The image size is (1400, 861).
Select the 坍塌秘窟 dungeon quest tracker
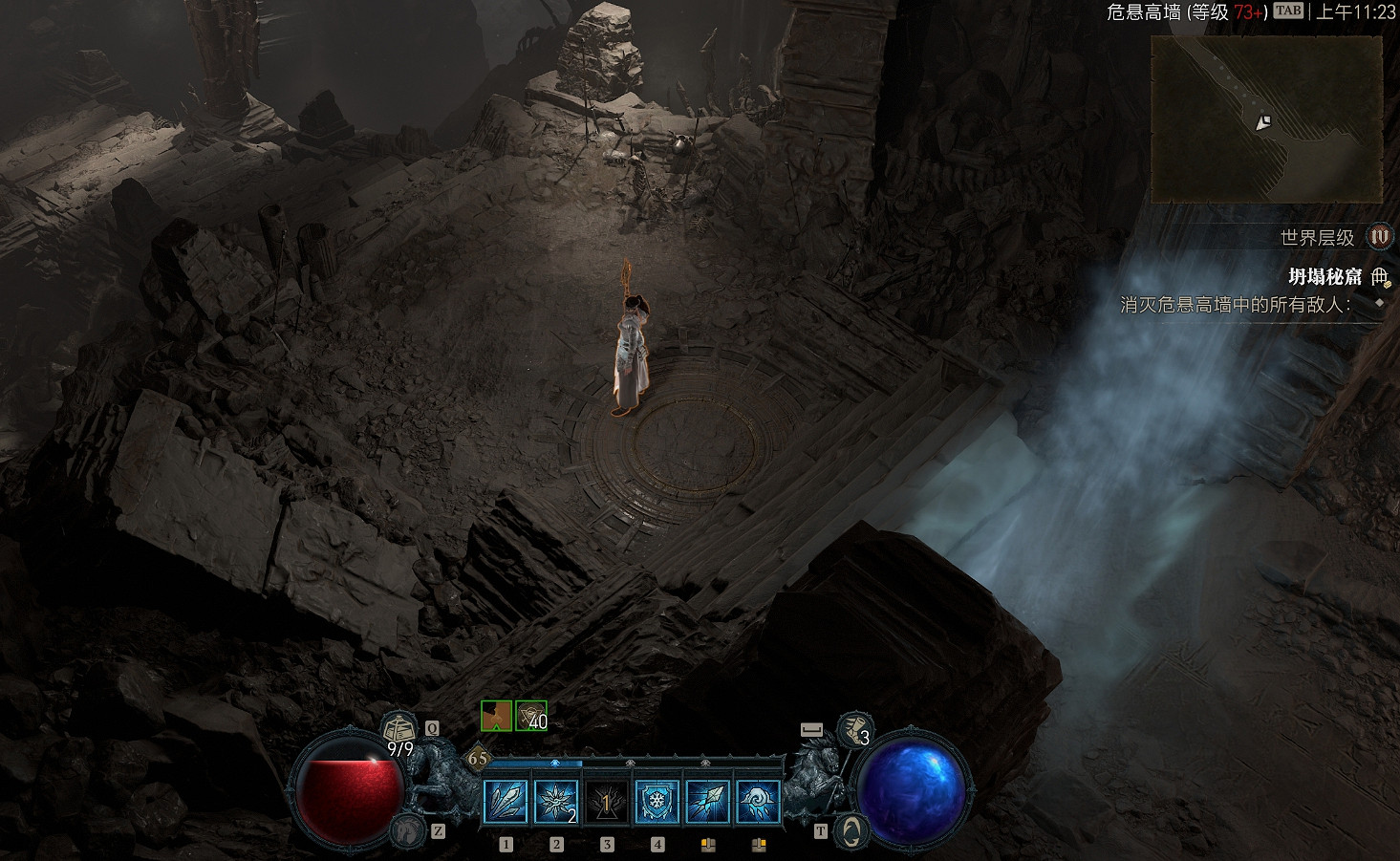[1325, 277]
